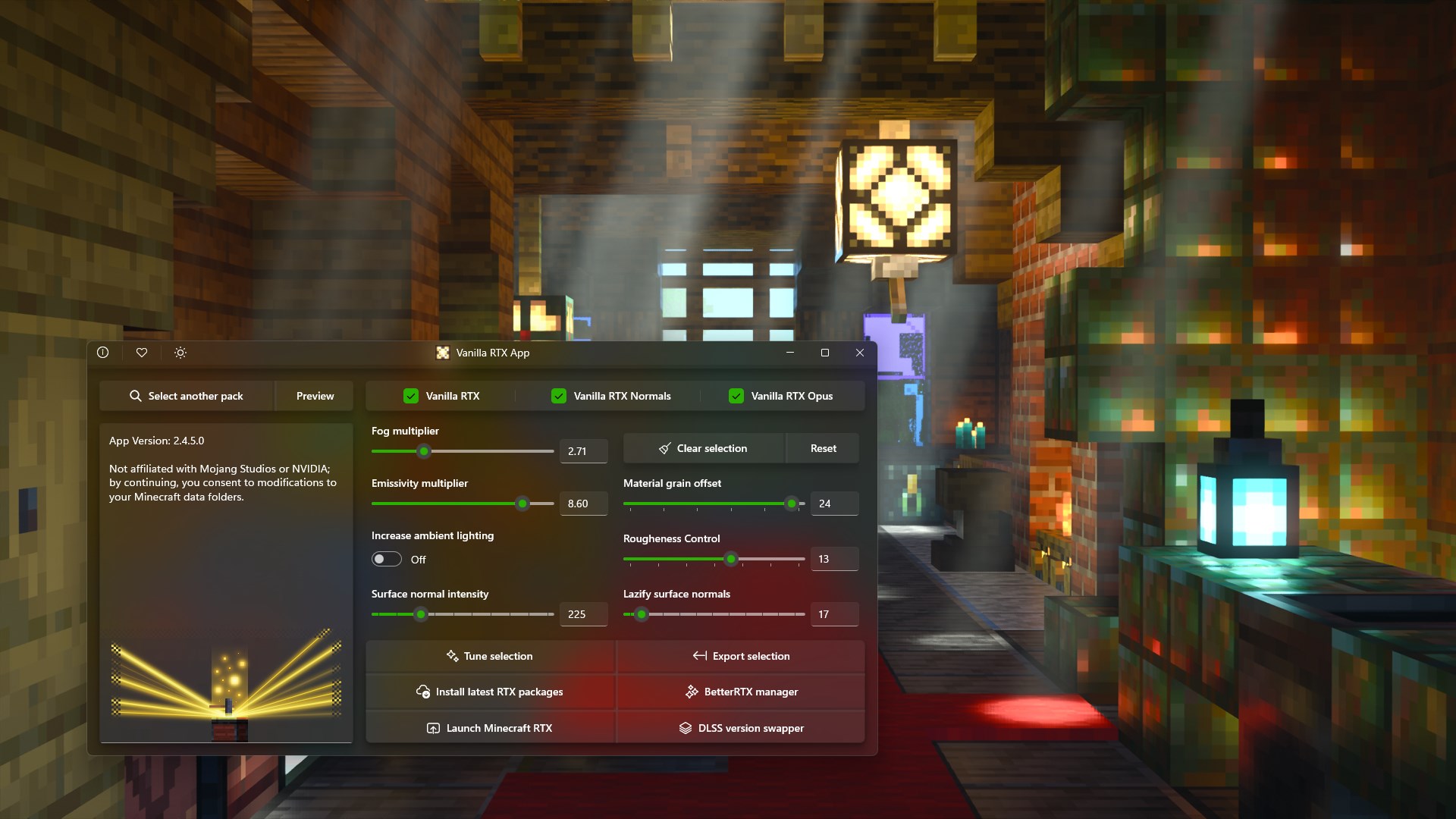The width and height of the screenshot is (1456, 819).
Task: Launch Minecraft RTX
Action: click(x=490, y=727)
